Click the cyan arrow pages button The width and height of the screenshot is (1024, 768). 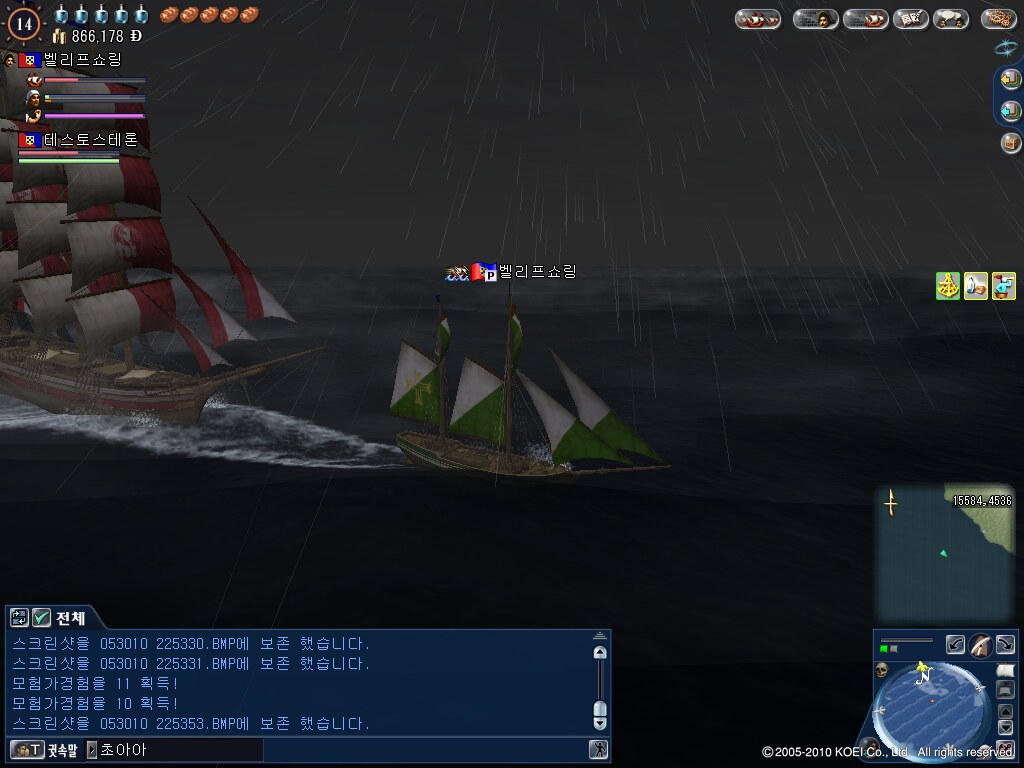click(x=1010, y=111)
